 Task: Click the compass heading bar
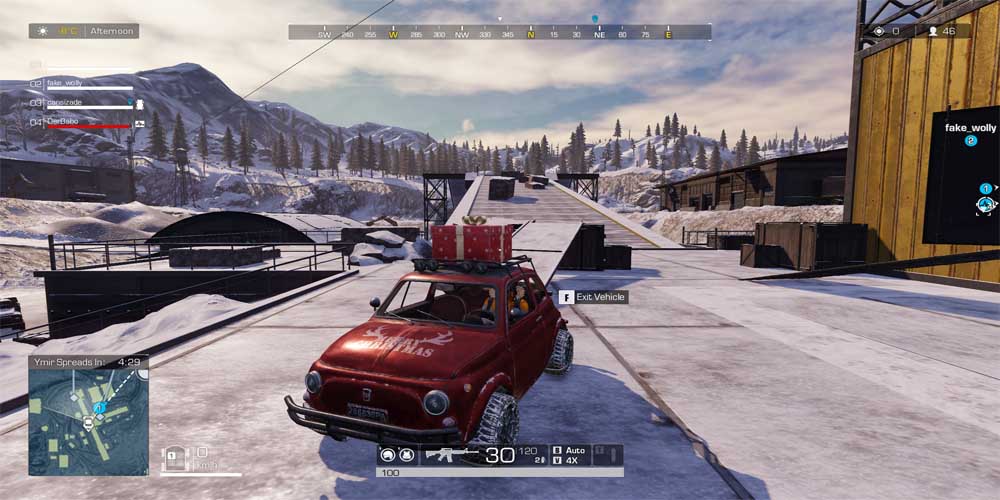tap(500, 33)
